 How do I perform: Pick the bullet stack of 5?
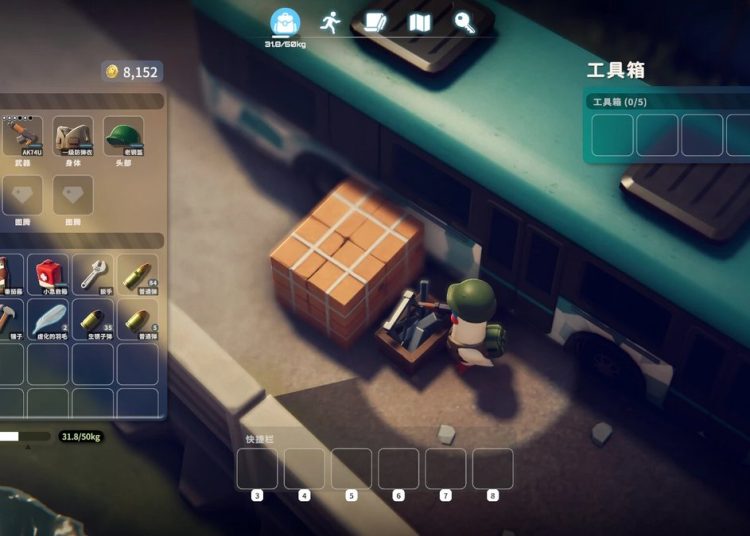tap(138, 320)
